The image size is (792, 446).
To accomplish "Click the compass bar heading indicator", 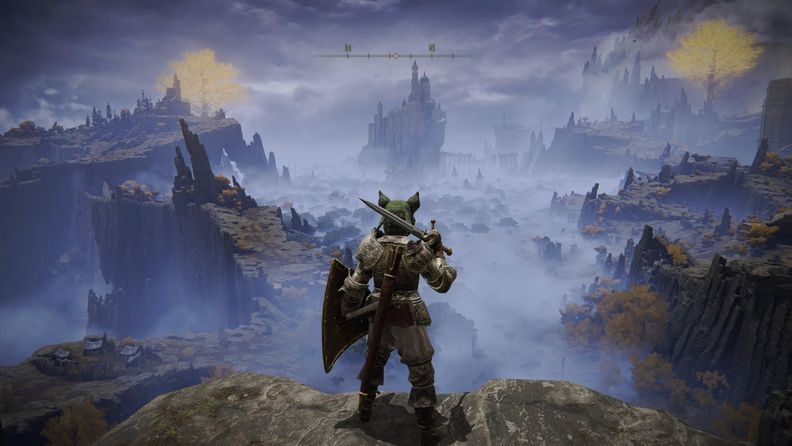I will [394, 55].
